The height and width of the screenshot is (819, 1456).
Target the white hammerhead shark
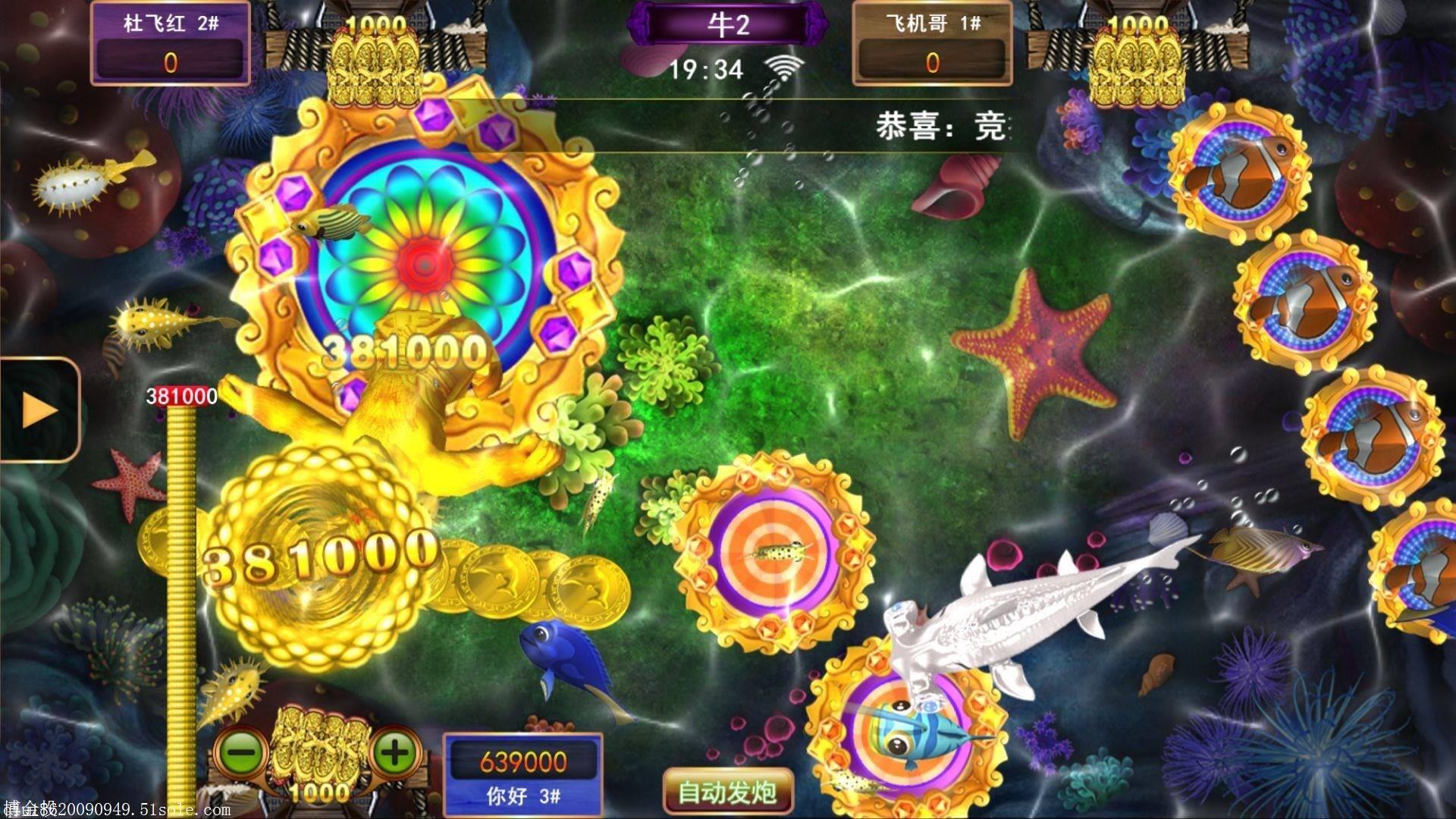pos(1001,614)
